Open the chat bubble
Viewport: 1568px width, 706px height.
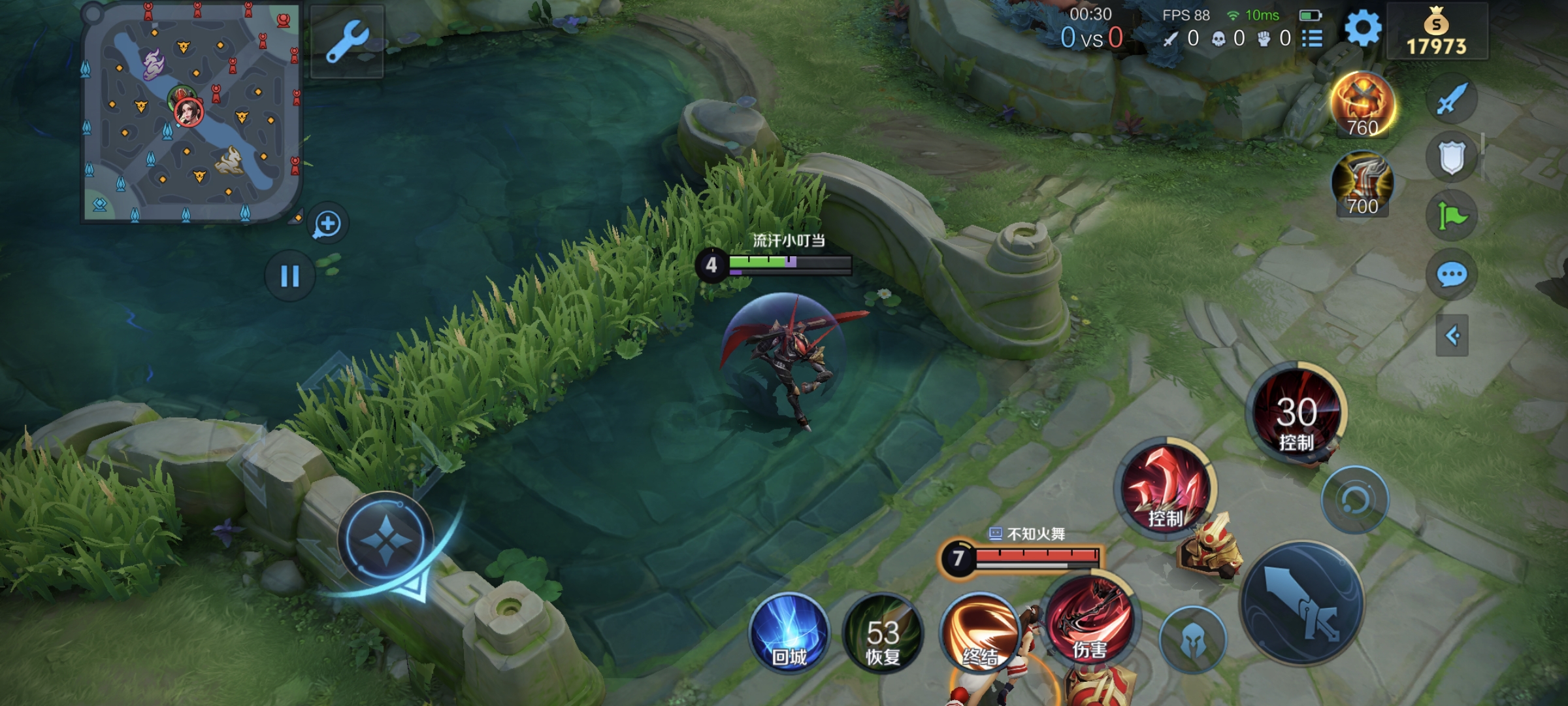coord(1452,275)
